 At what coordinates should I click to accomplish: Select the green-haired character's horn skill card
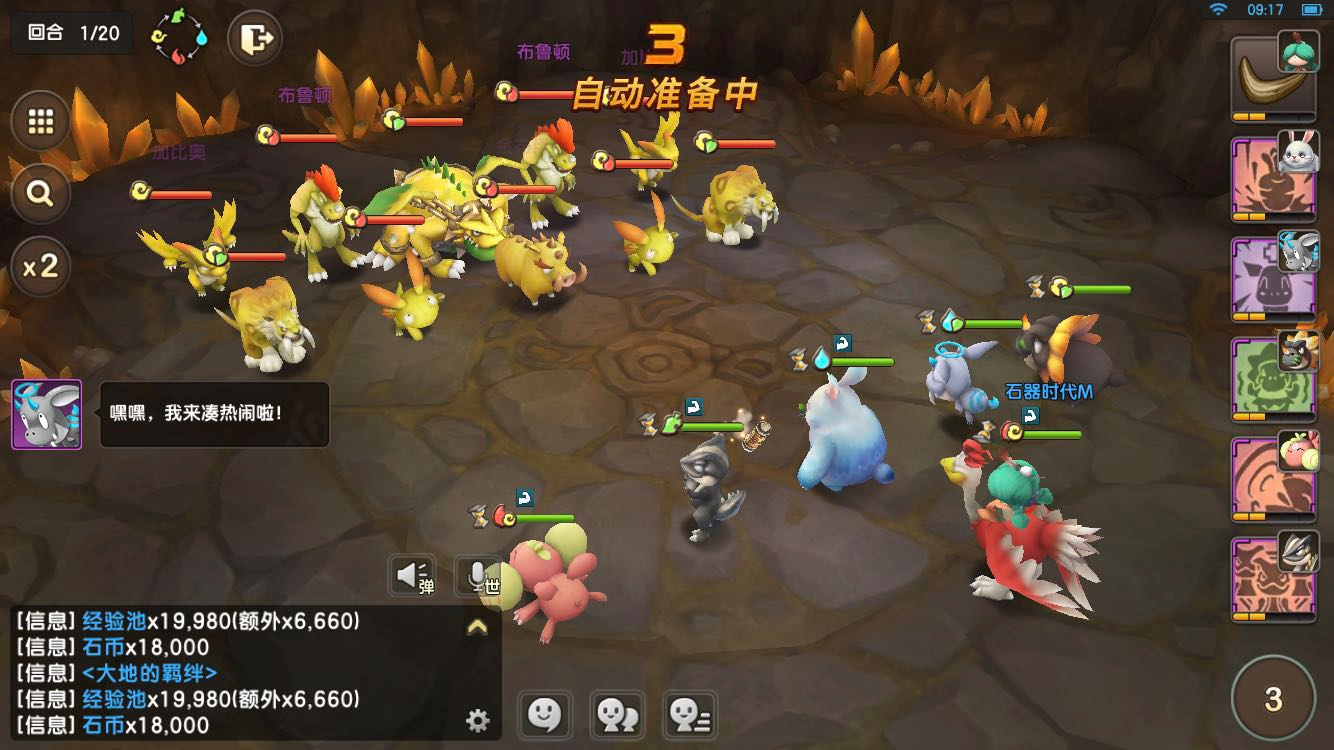pos(1270,78)
